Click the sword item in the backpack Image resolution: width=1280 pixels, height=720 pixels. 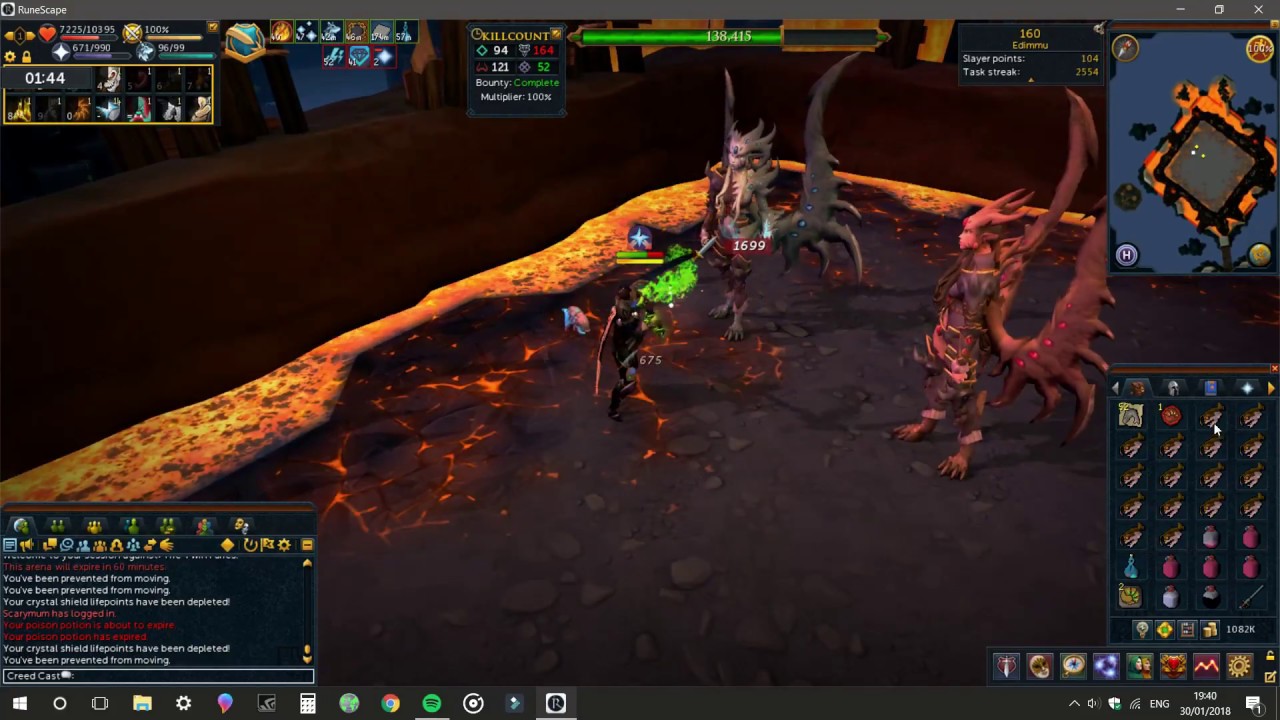1251,597
